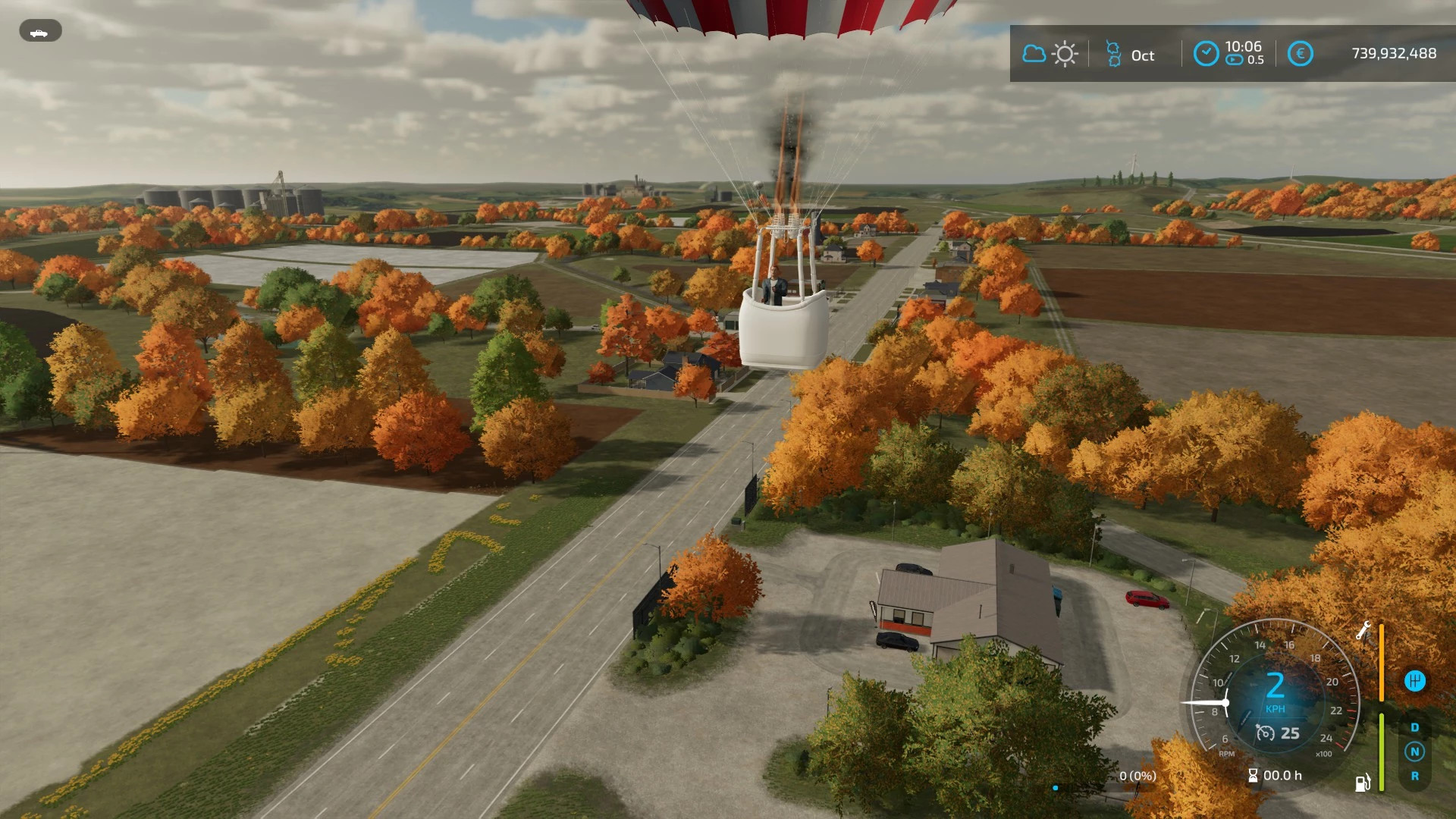The height and width of the screenshot is (819, 1456).
Task: Click the euro currency icon
Action: [1301, 52]
